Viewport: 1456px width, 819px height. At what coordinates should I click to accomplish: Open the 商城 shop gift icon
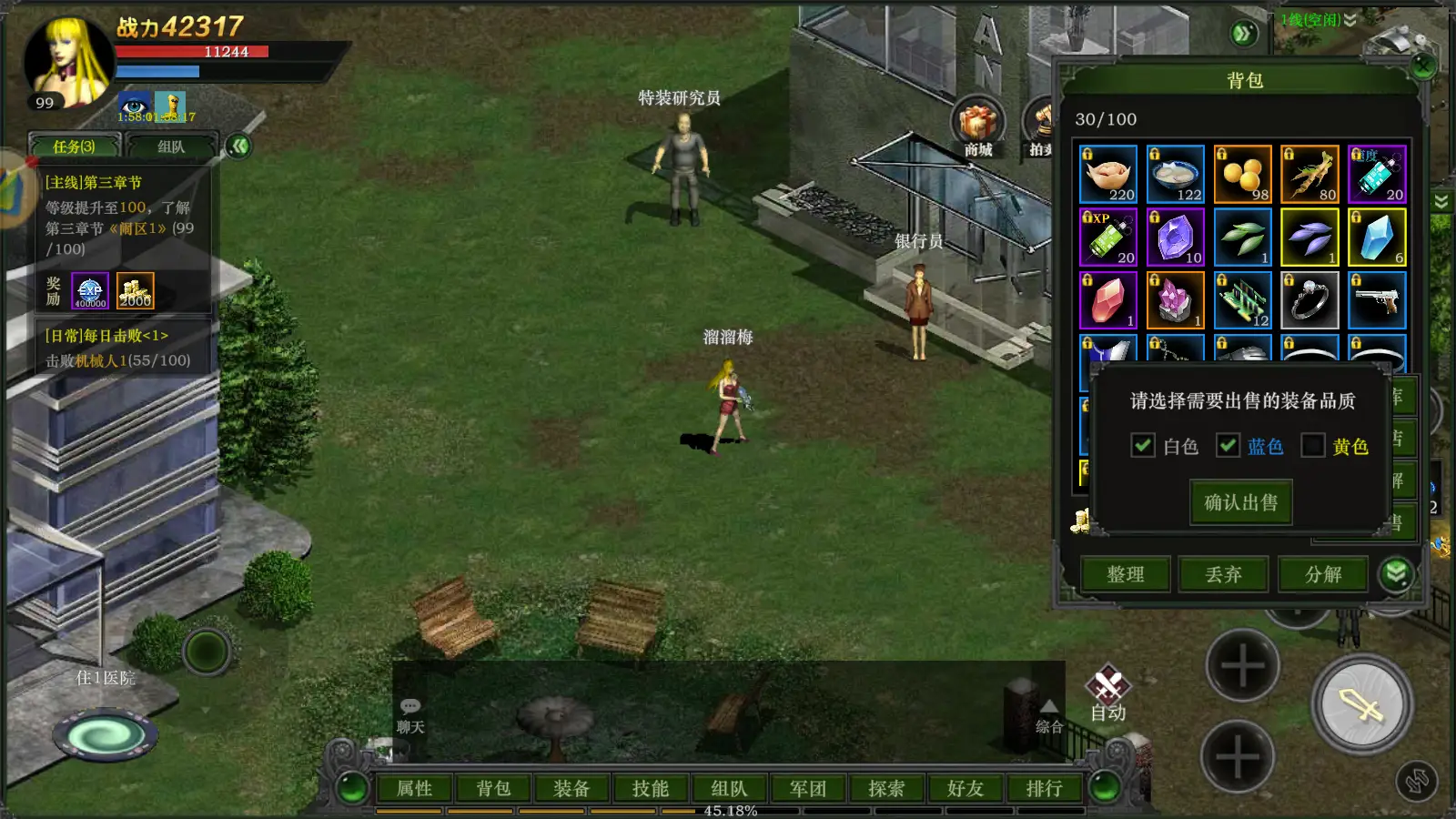[978, 127]
